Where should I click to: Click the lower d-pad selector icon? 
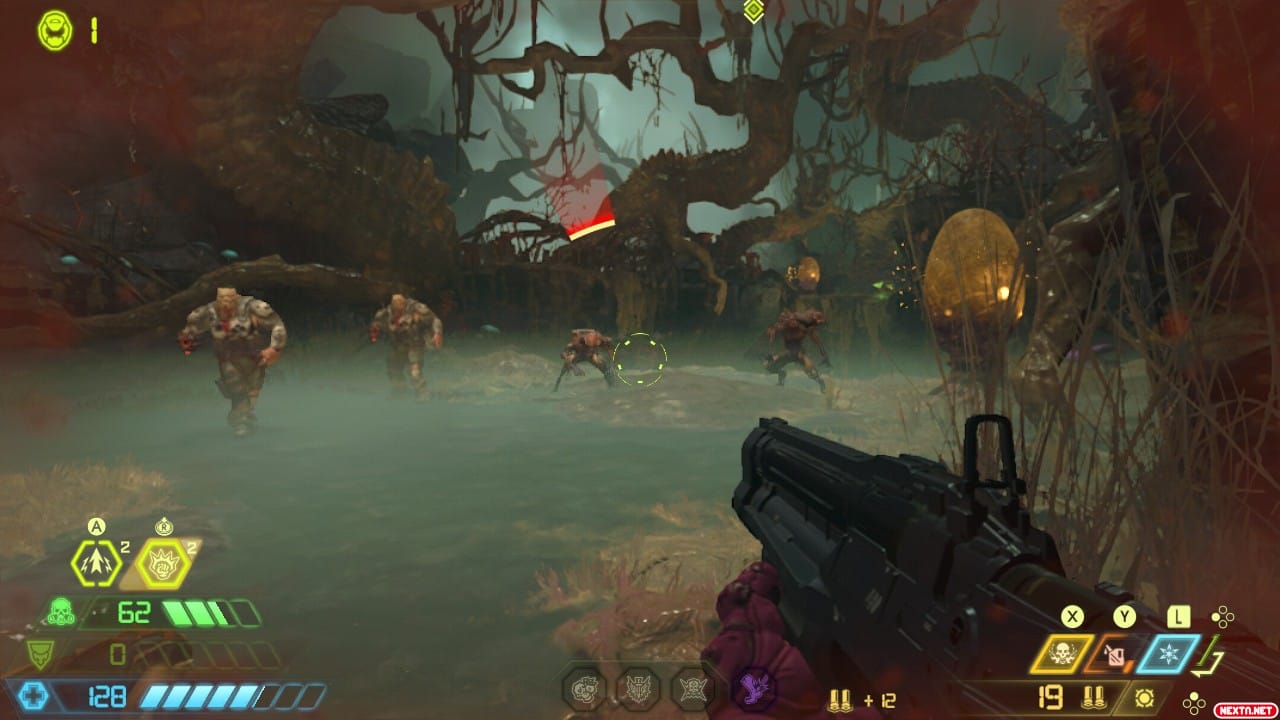1193,701
